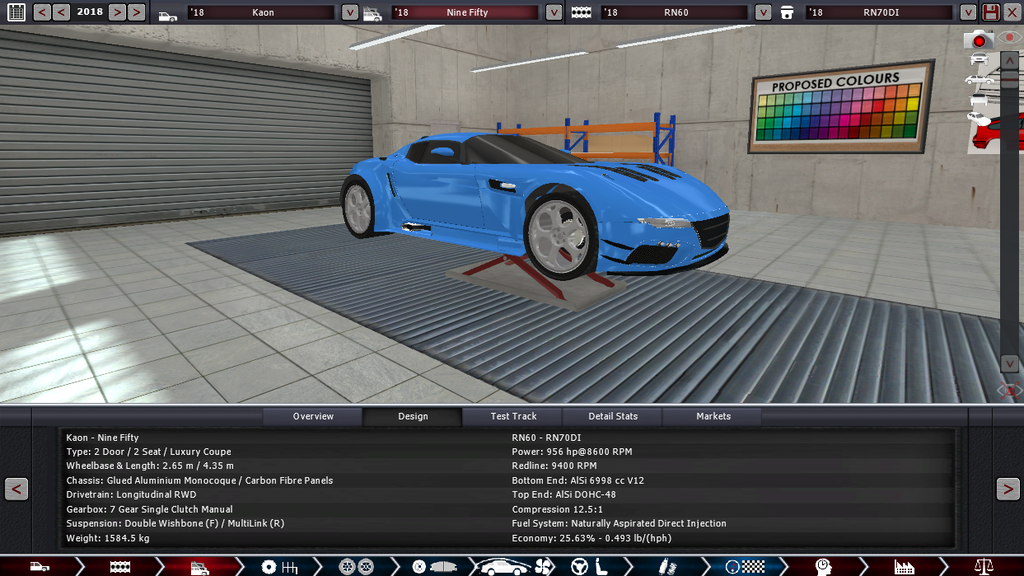Select the Markets tab
The height and width of the screenshot is (576, 1024).
(x=713, y=416)
